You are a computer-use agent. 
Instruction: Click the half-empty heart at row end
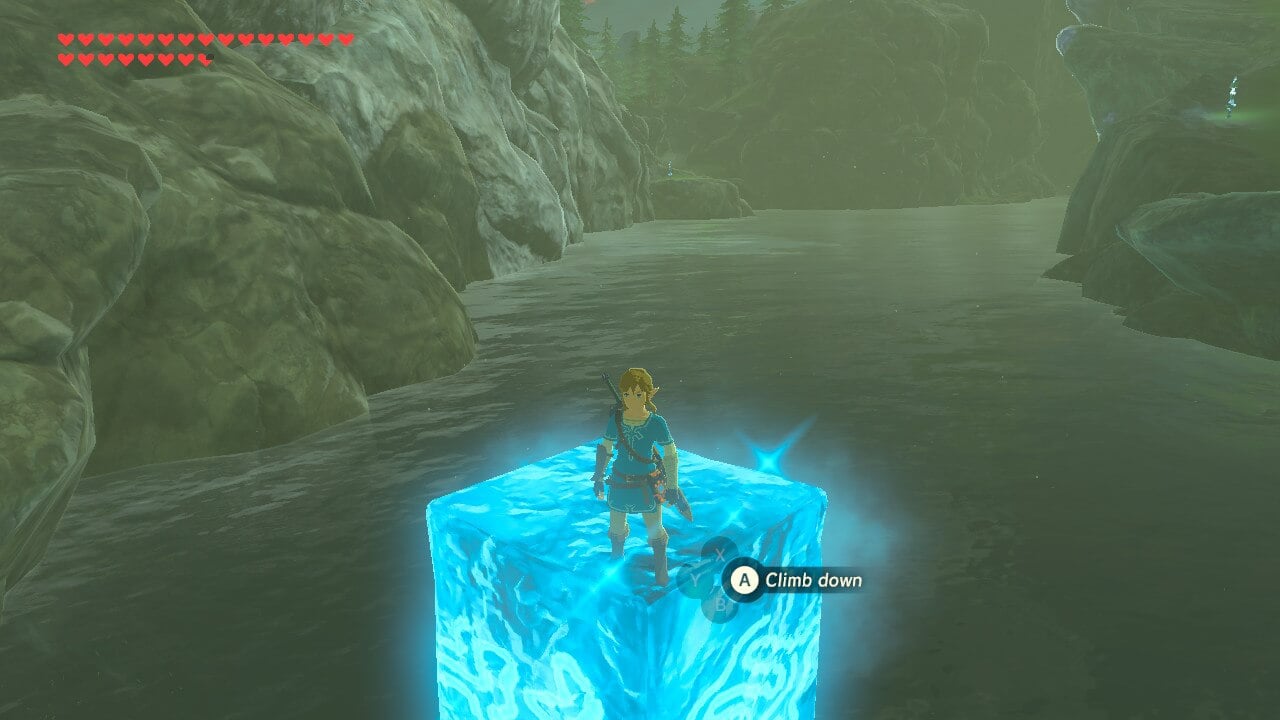click(205, 58)
